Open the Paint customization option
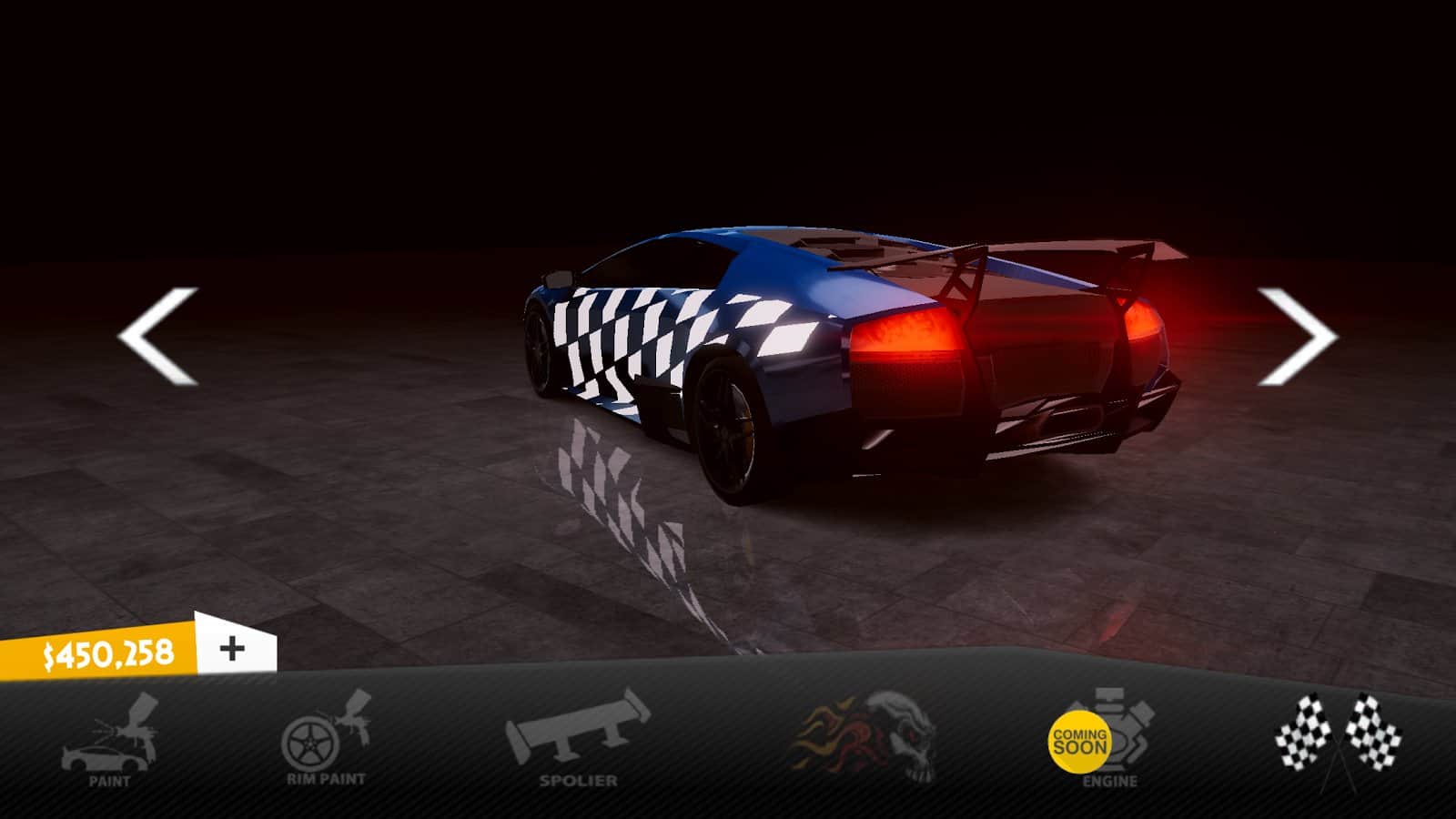 click(110, 742)
